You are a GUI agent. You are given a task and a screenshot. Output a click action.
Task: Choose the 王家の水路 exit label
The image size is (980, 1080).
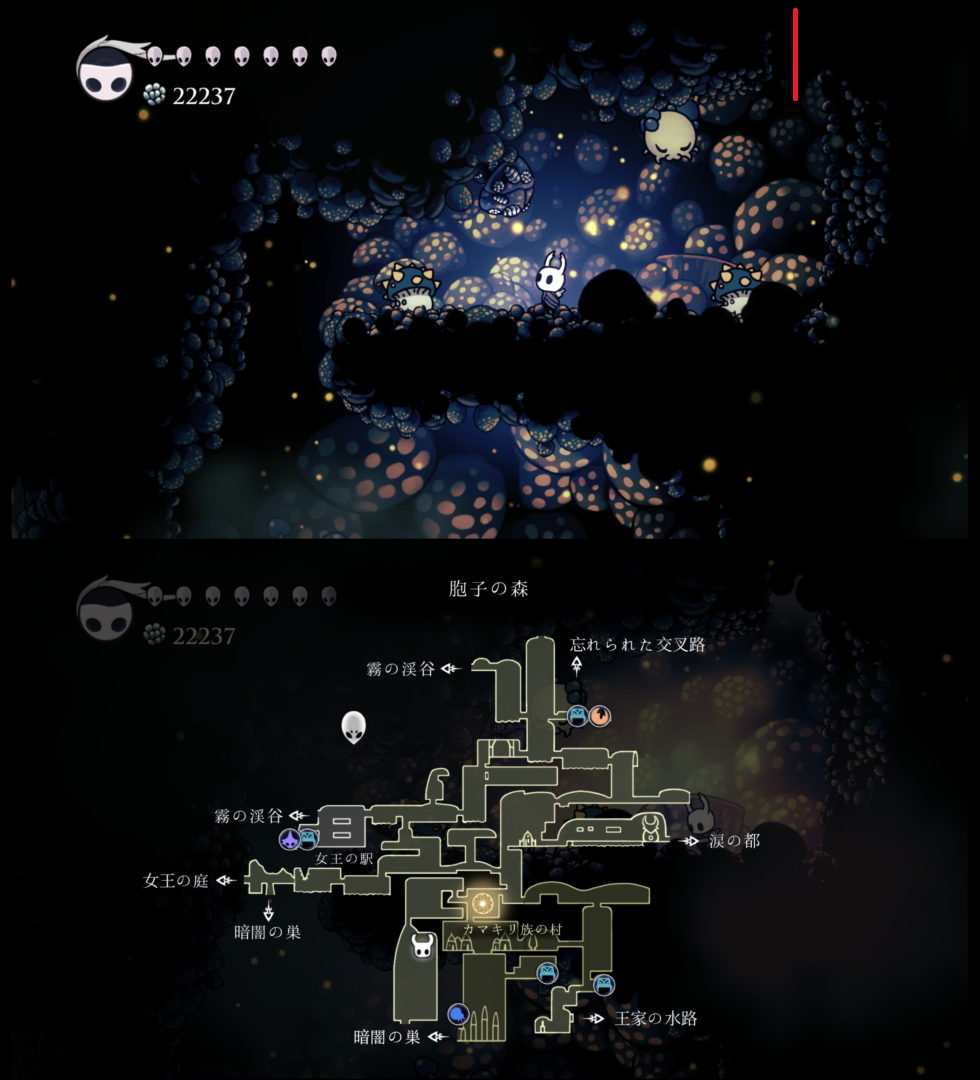point(655,1019)
